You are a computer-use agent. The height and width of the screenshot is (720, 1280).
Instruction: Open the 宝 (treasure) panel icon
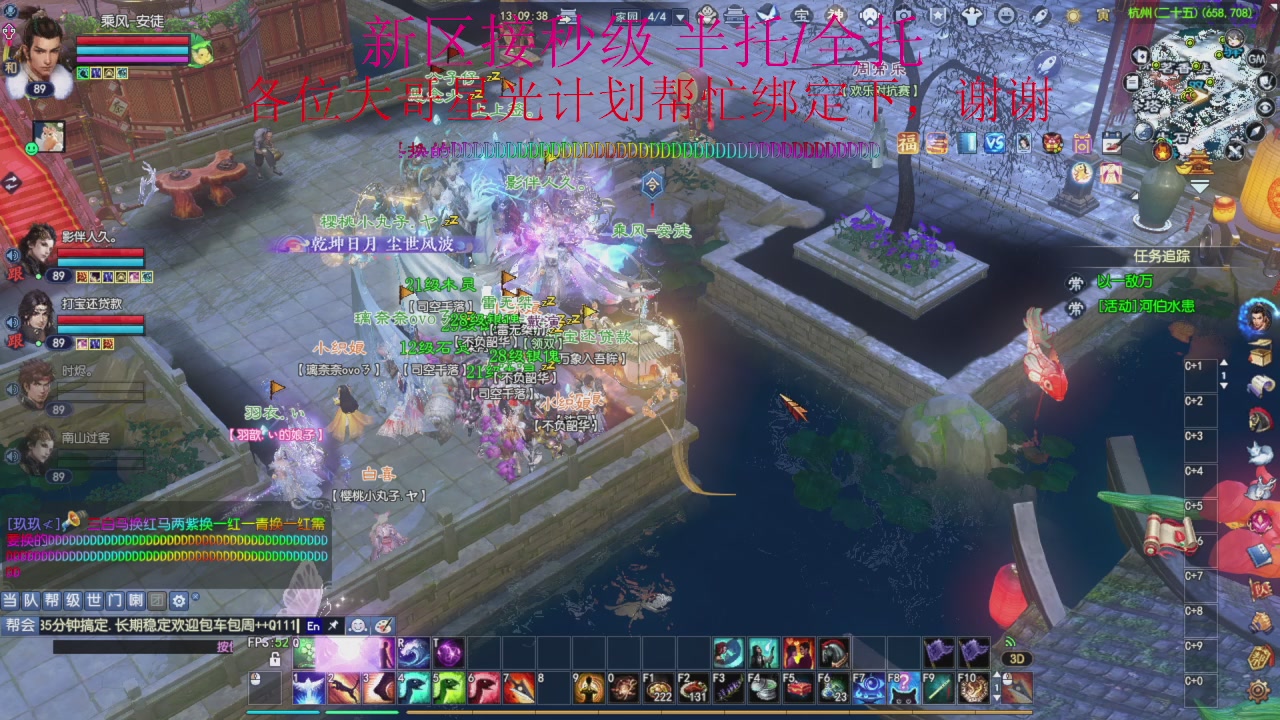[x=800, y=15]
